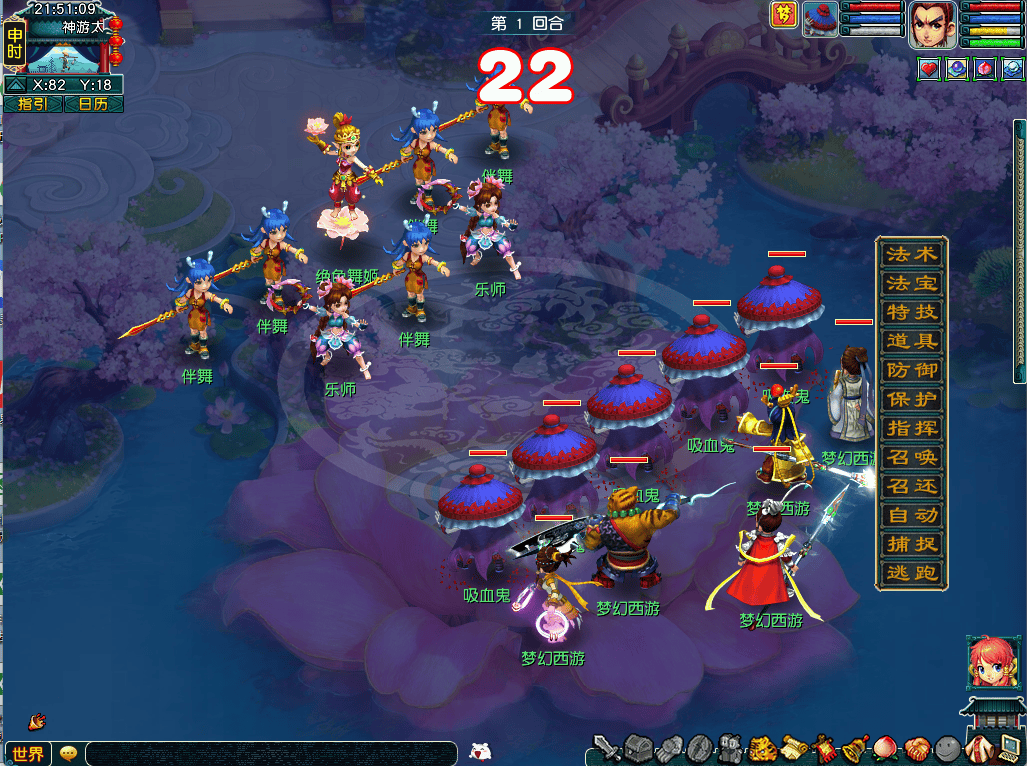This screenshot has width=1027, height=766.
Task: Select the 保护 protect command
Action: 911,399
